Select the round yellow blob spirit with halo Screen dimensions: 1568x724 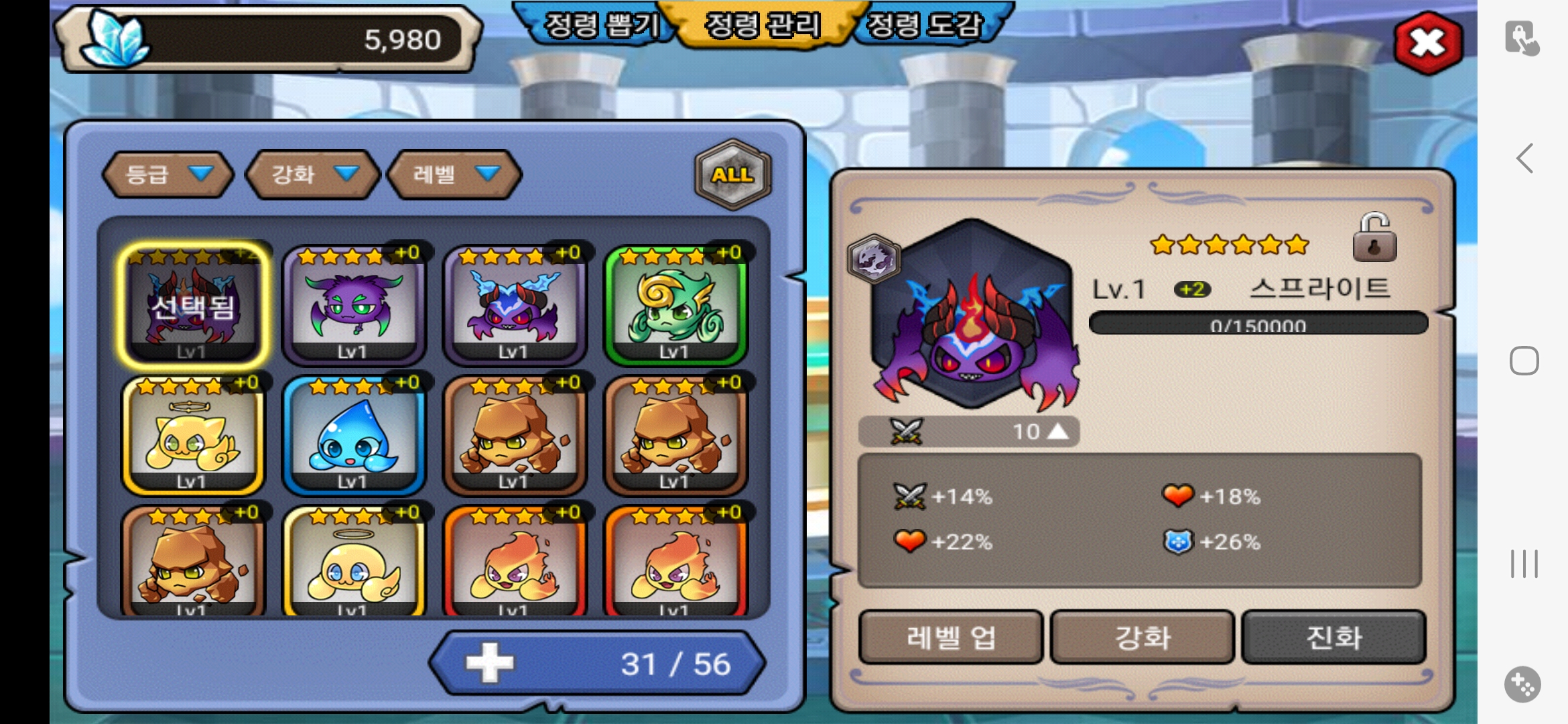[353, 564]
